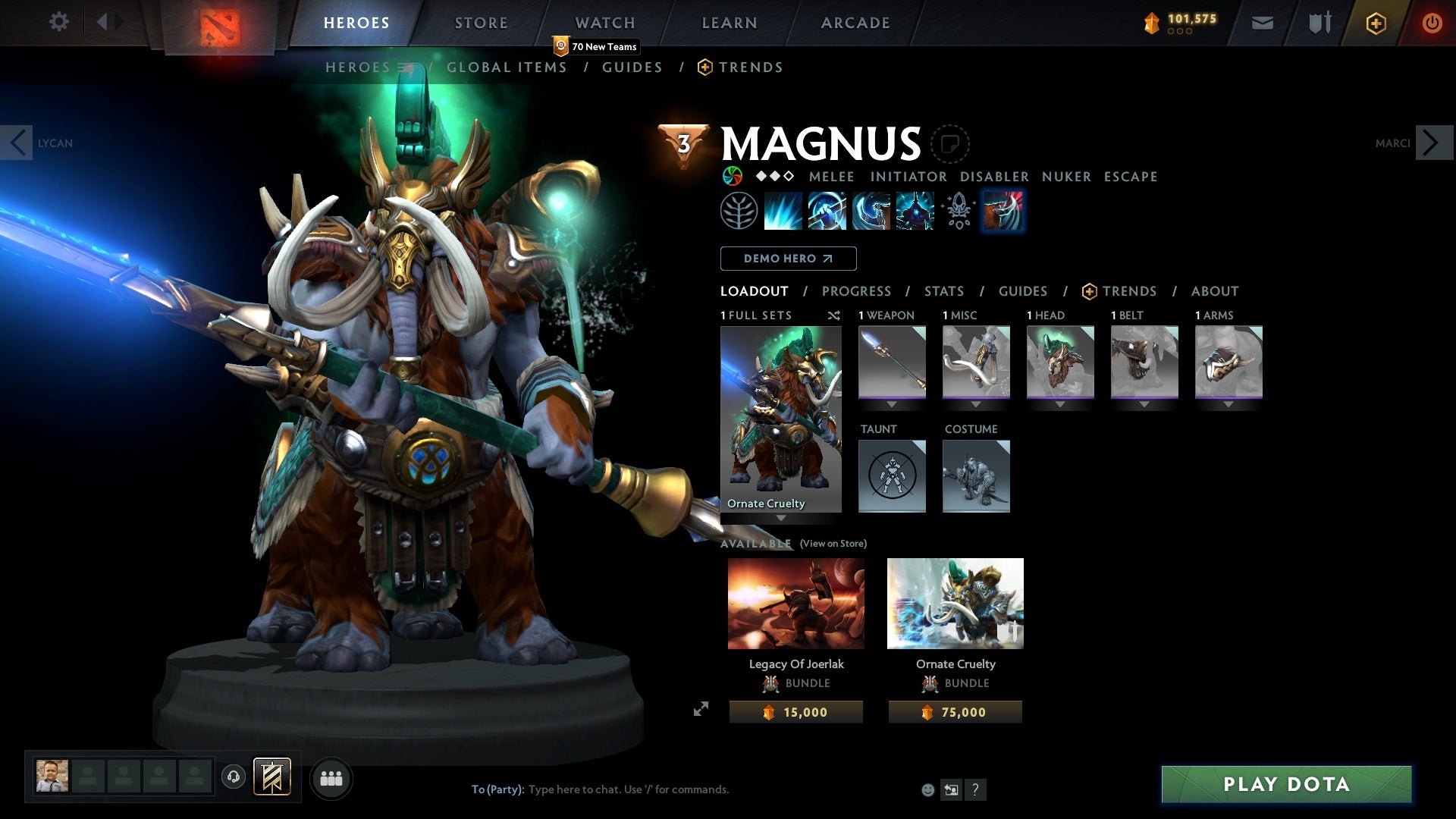Open the Dota Plus hexagon icon
Viewport: 1456px width, 819px height.
1375,23
